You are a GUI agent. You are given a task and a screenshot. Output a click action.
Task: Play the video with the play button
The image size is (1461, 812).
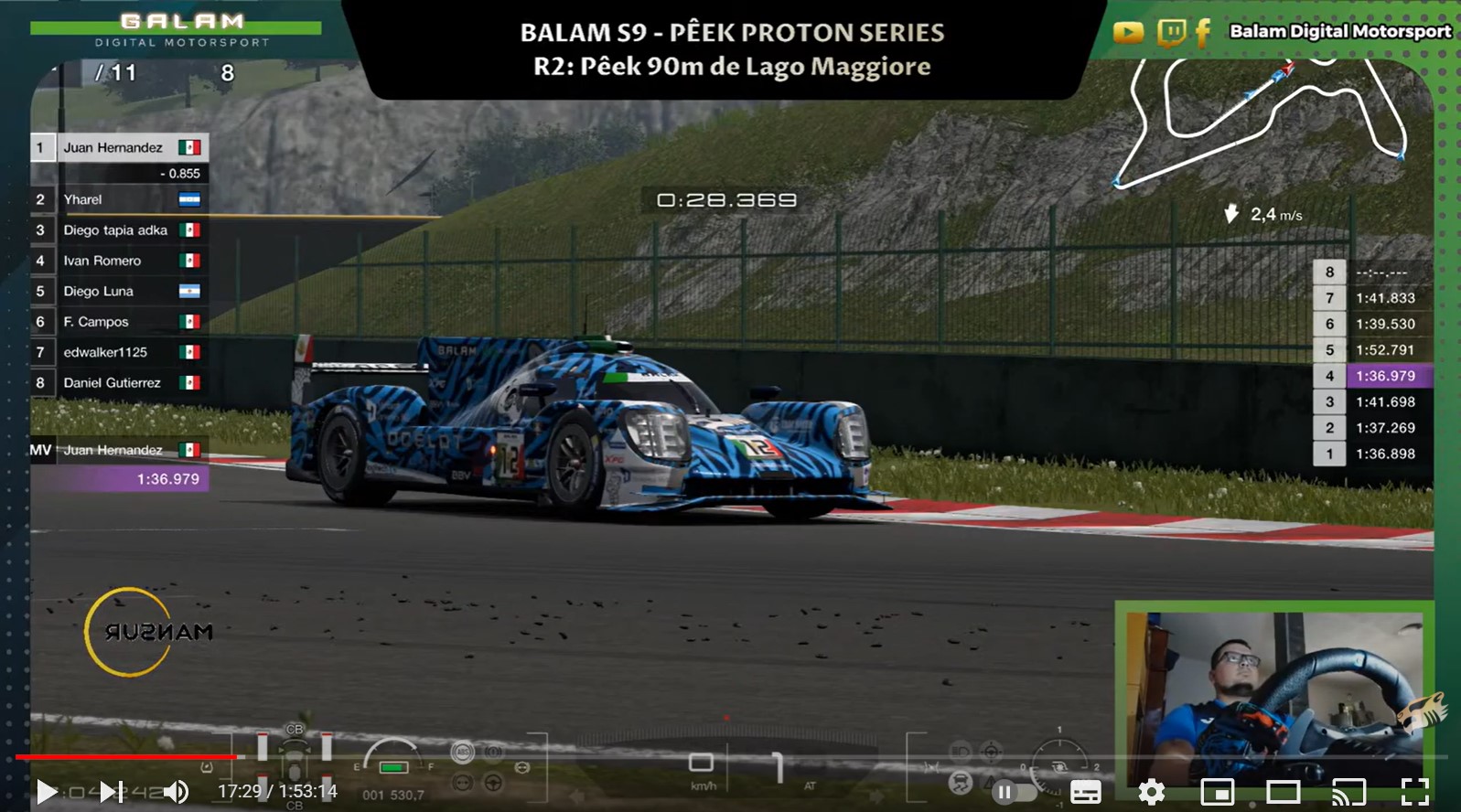(46, 791)
